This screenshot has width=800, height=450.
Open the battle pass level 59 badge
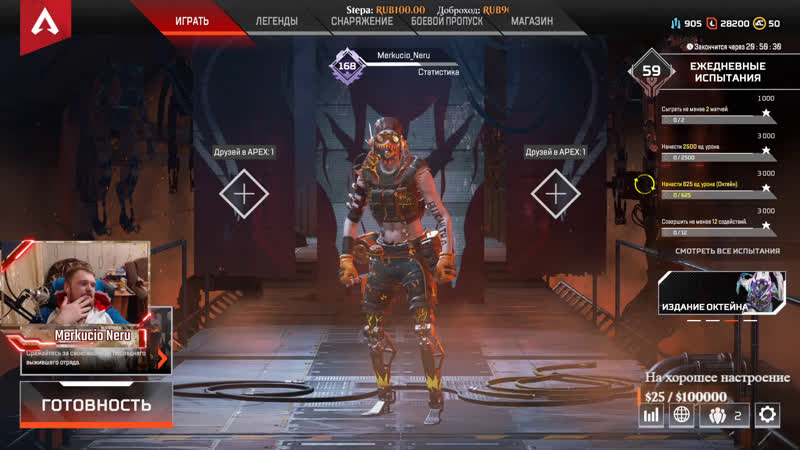tap(651, 71)
